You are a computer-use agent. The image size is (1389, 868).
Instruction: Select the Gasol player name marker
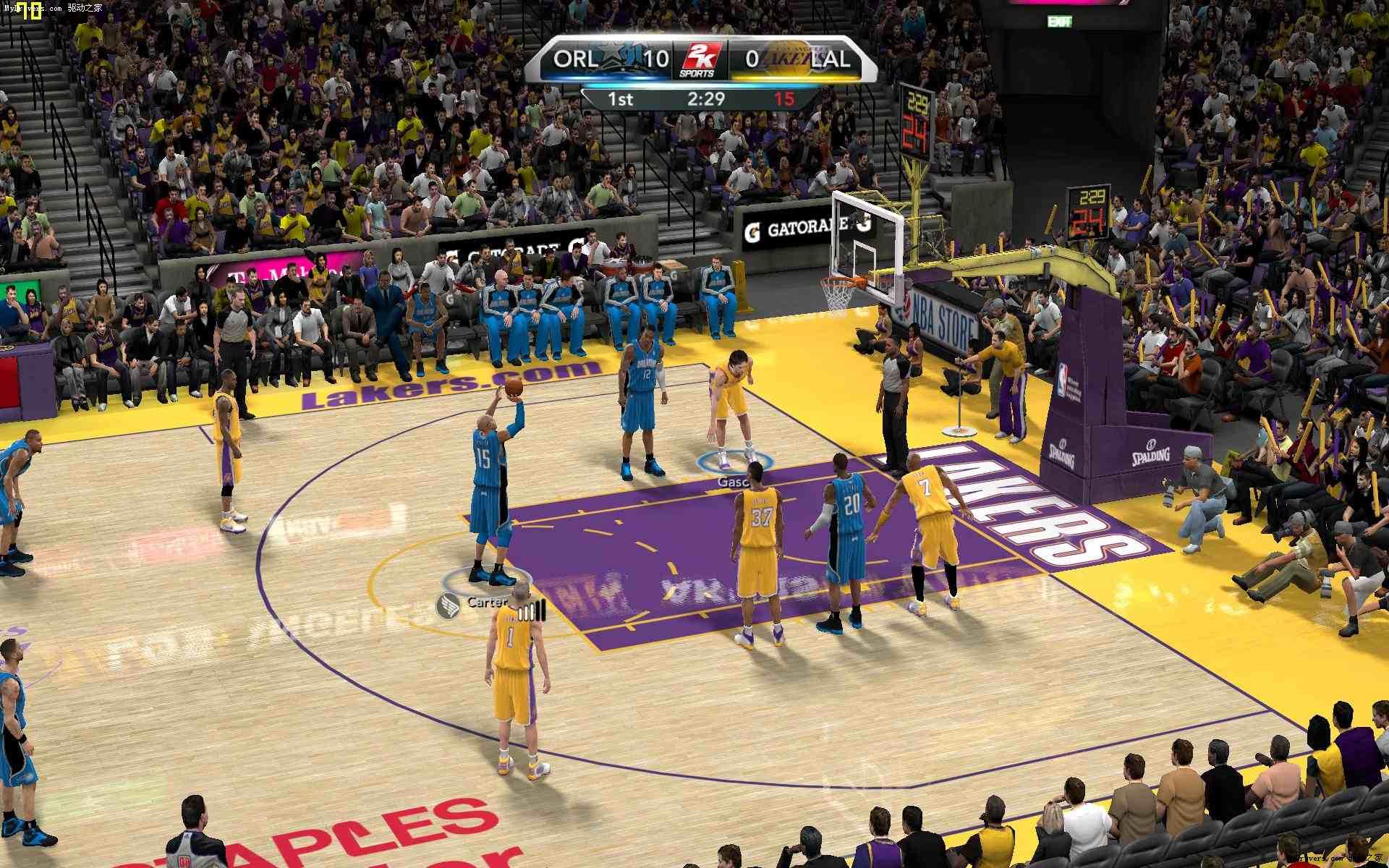(x=733, y=481)
